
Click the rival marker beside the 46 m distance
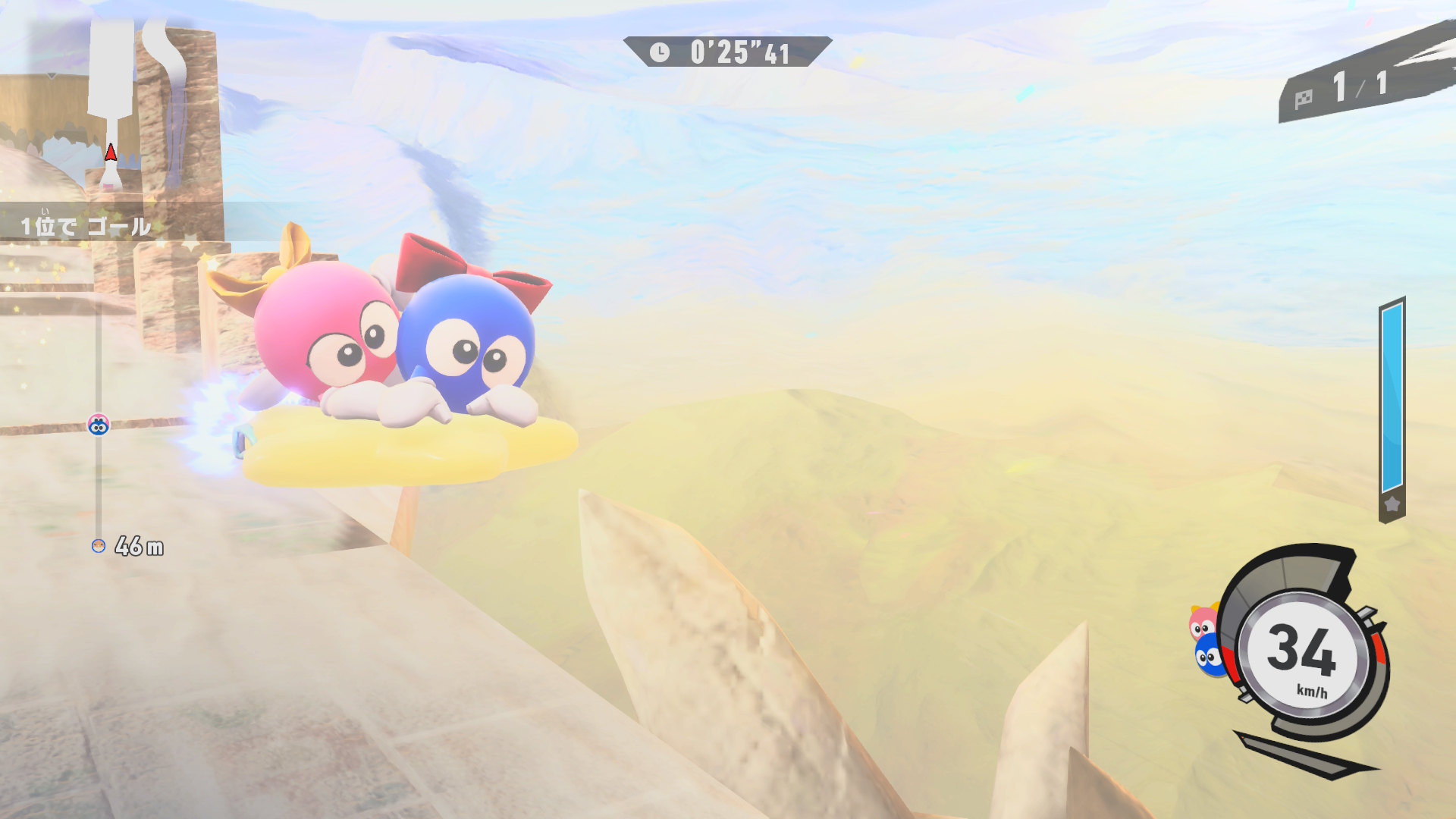tap(99, 546)
